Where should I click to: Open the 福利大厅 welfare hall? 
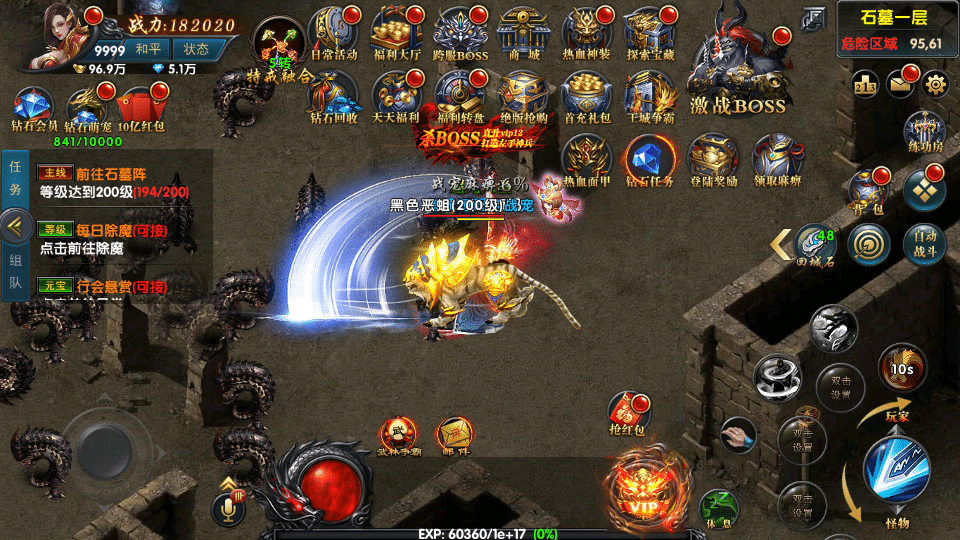pyautogui.click(x=397, y=32)
